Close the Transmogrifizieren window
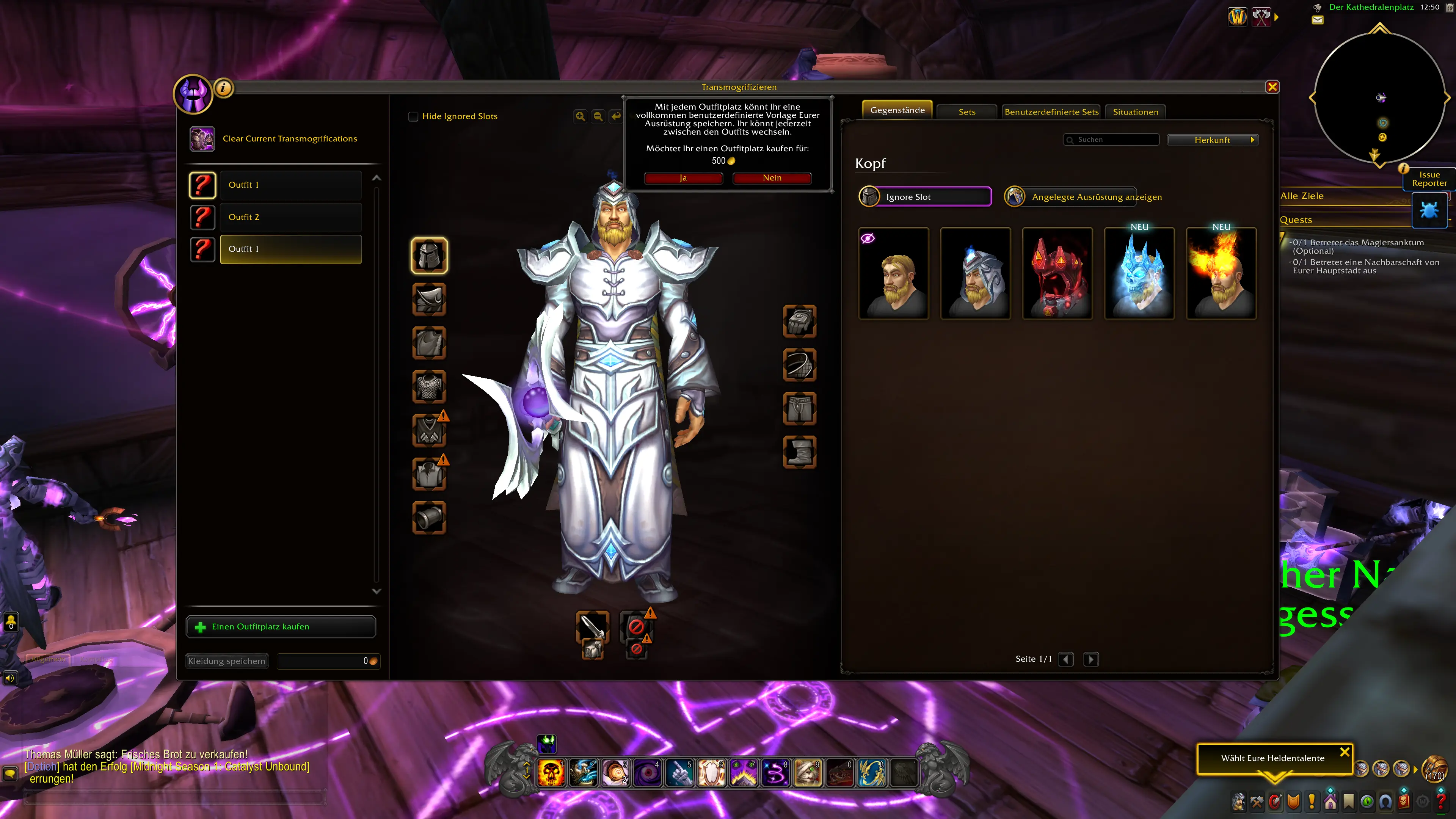Screen dimensions: 1456x819 (x=1272, y=87)
